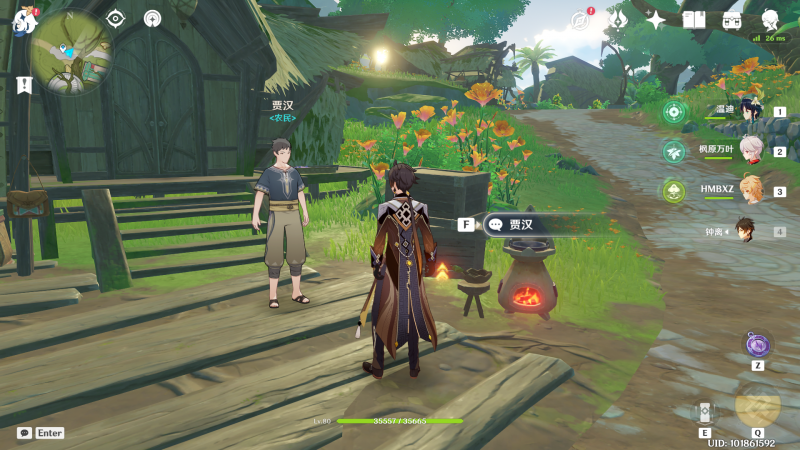Open the Paimon menu
This screenshot has width=800, height=450.
click(x=24, y=20)
